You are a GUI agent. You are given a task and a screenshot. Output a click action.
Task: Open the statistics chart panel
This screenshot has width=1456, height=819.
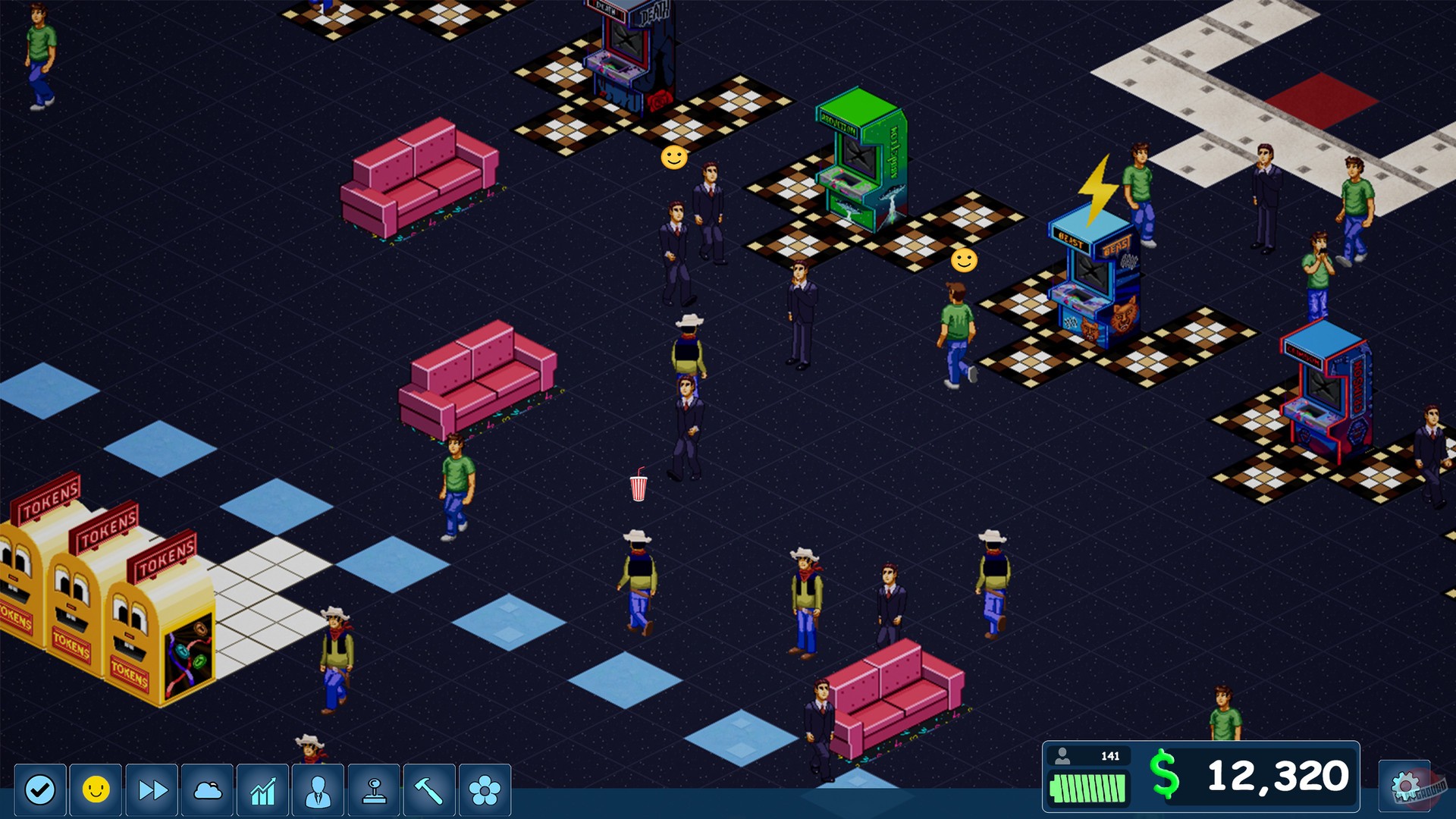point(262,791)
